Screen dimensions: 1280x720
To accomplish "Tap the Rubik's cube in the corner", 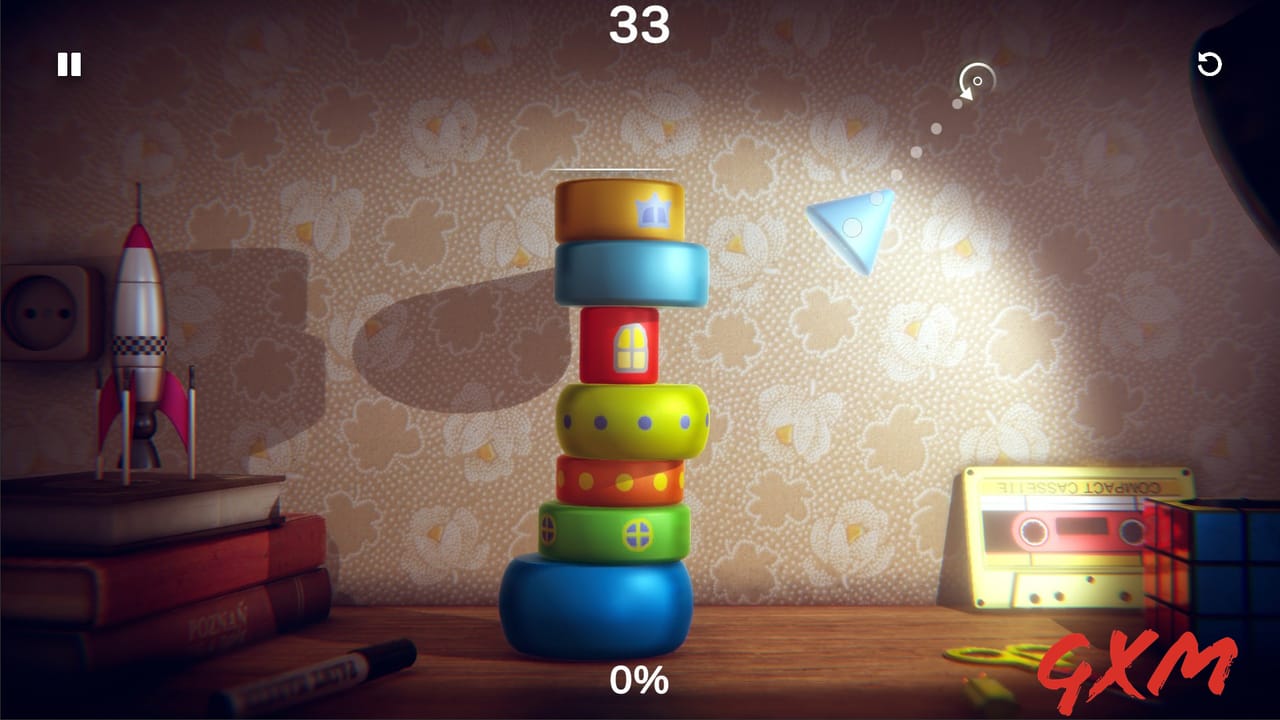I will click(x=1210, y=560).
